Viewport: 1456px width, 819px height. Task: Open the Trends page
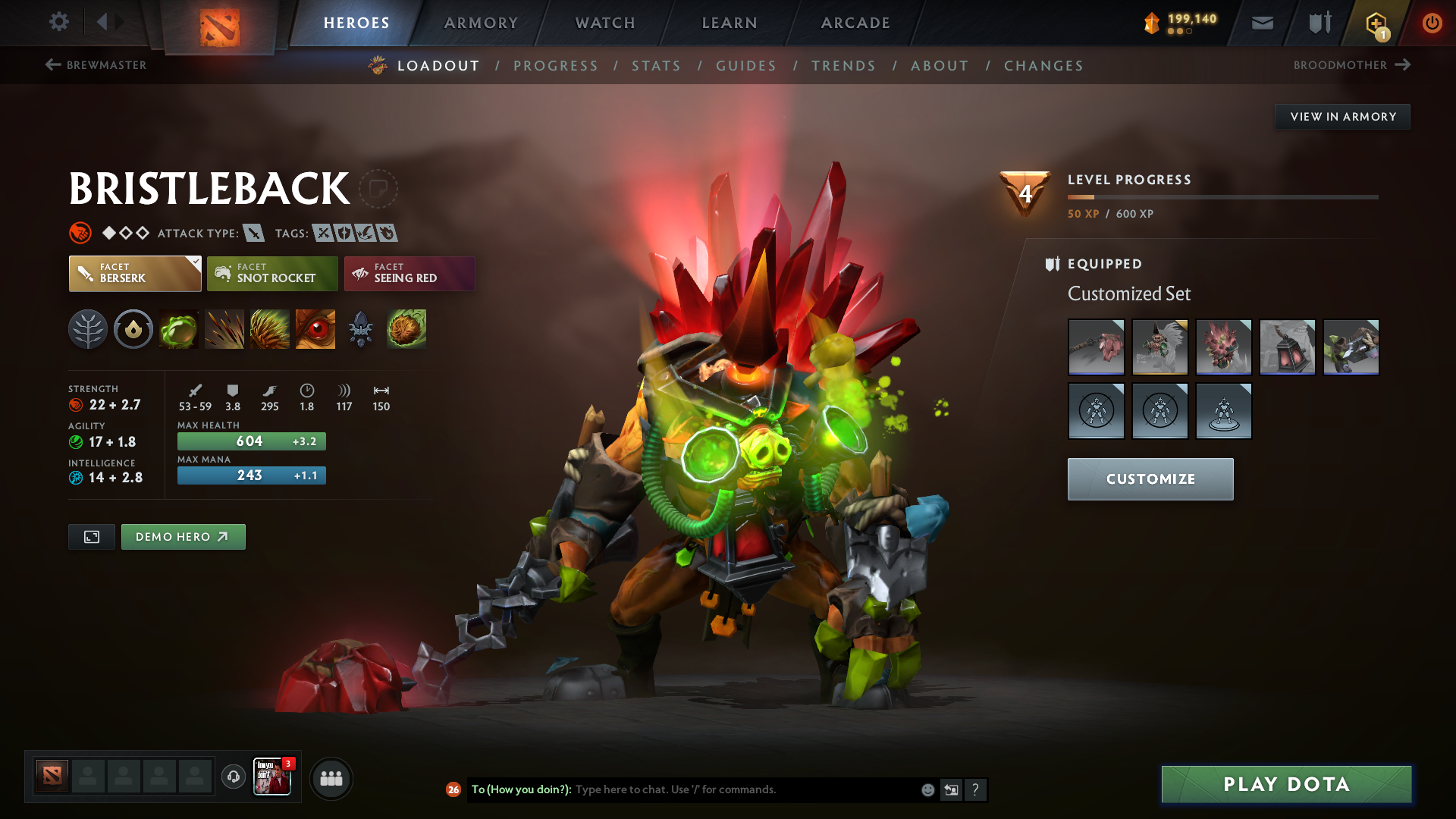pos(843,66)
